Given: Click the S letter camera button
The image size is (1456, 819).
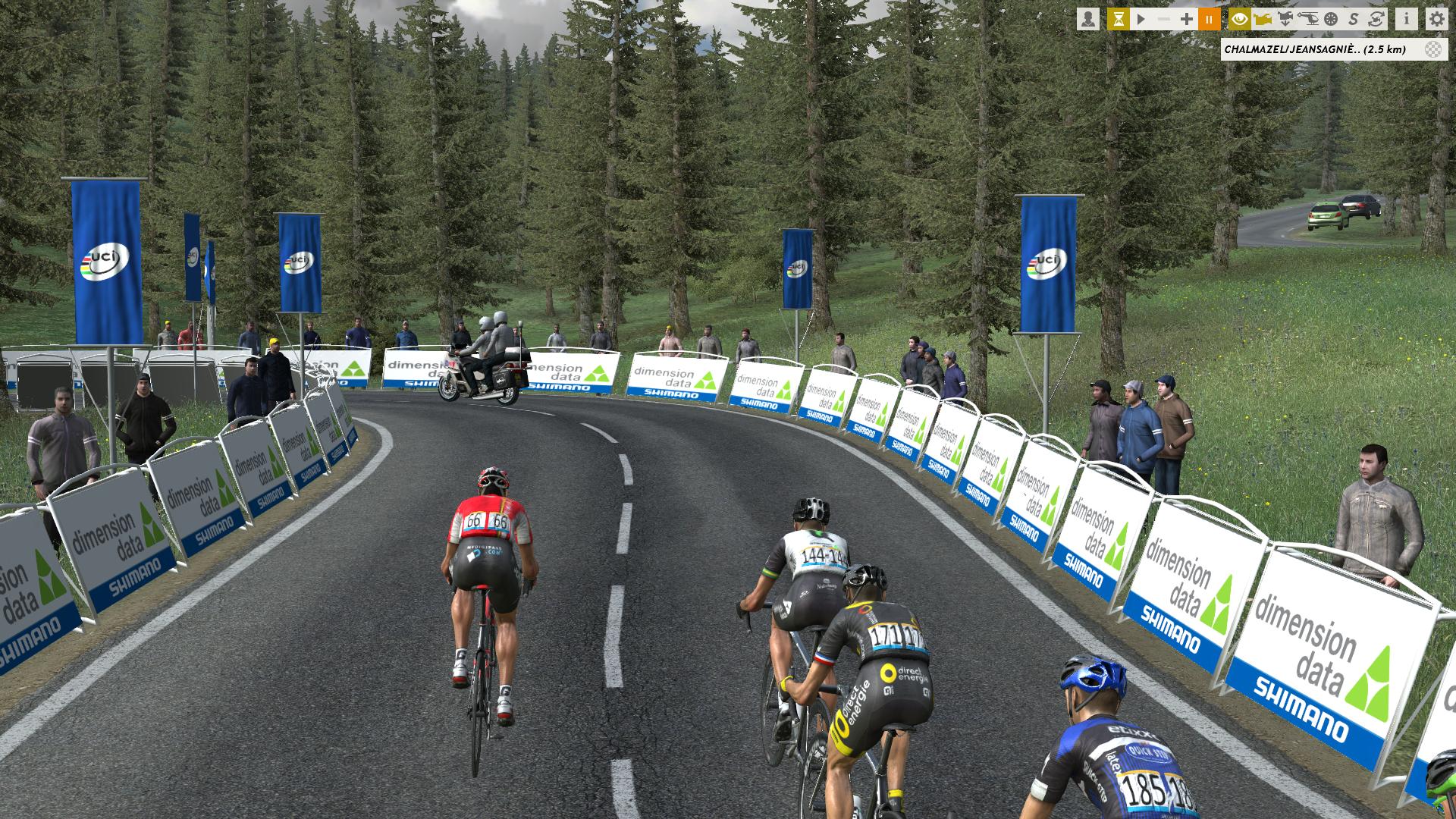Looking at the screenshot, I should coord(1354,19).
